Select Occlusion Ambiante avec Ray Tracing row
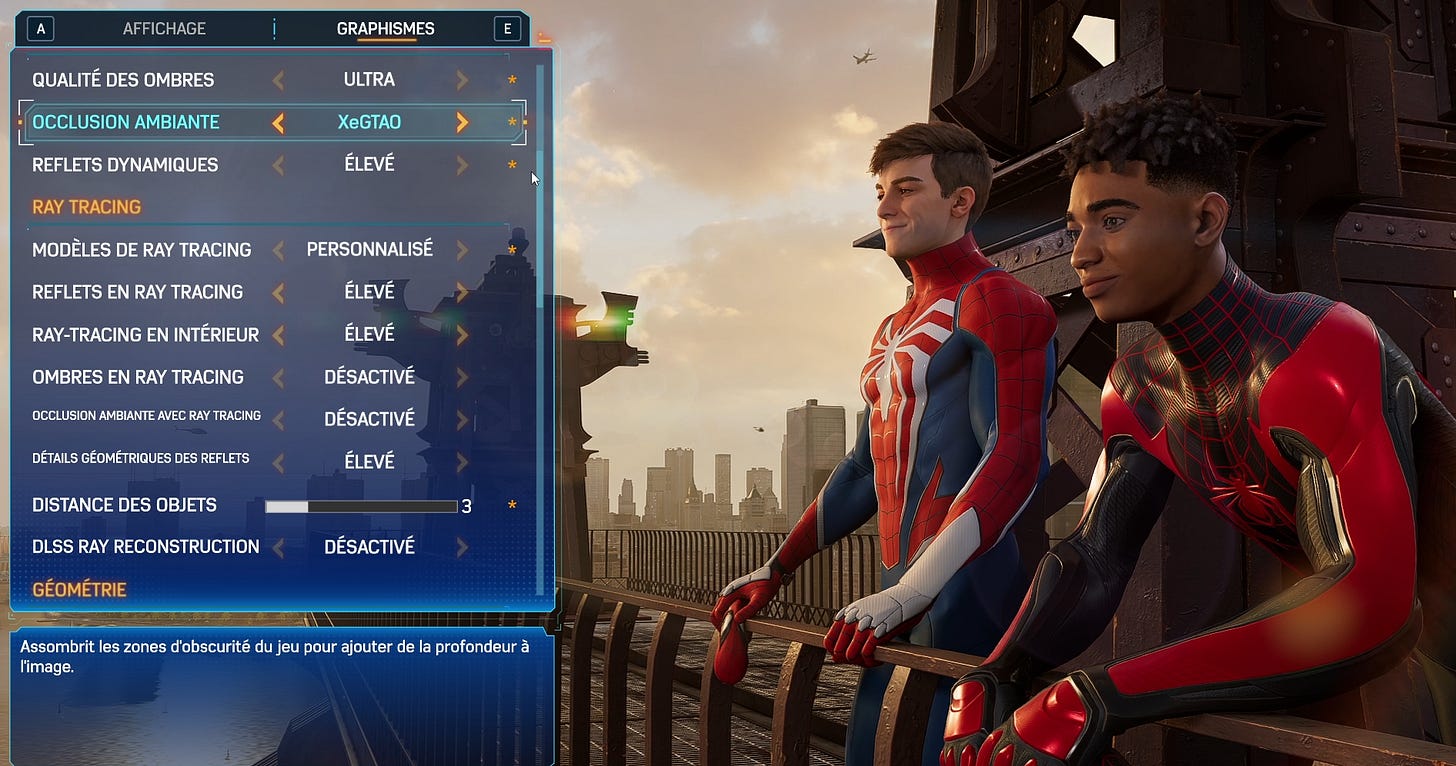1456x766 pixels. click(x=146, y=416)
